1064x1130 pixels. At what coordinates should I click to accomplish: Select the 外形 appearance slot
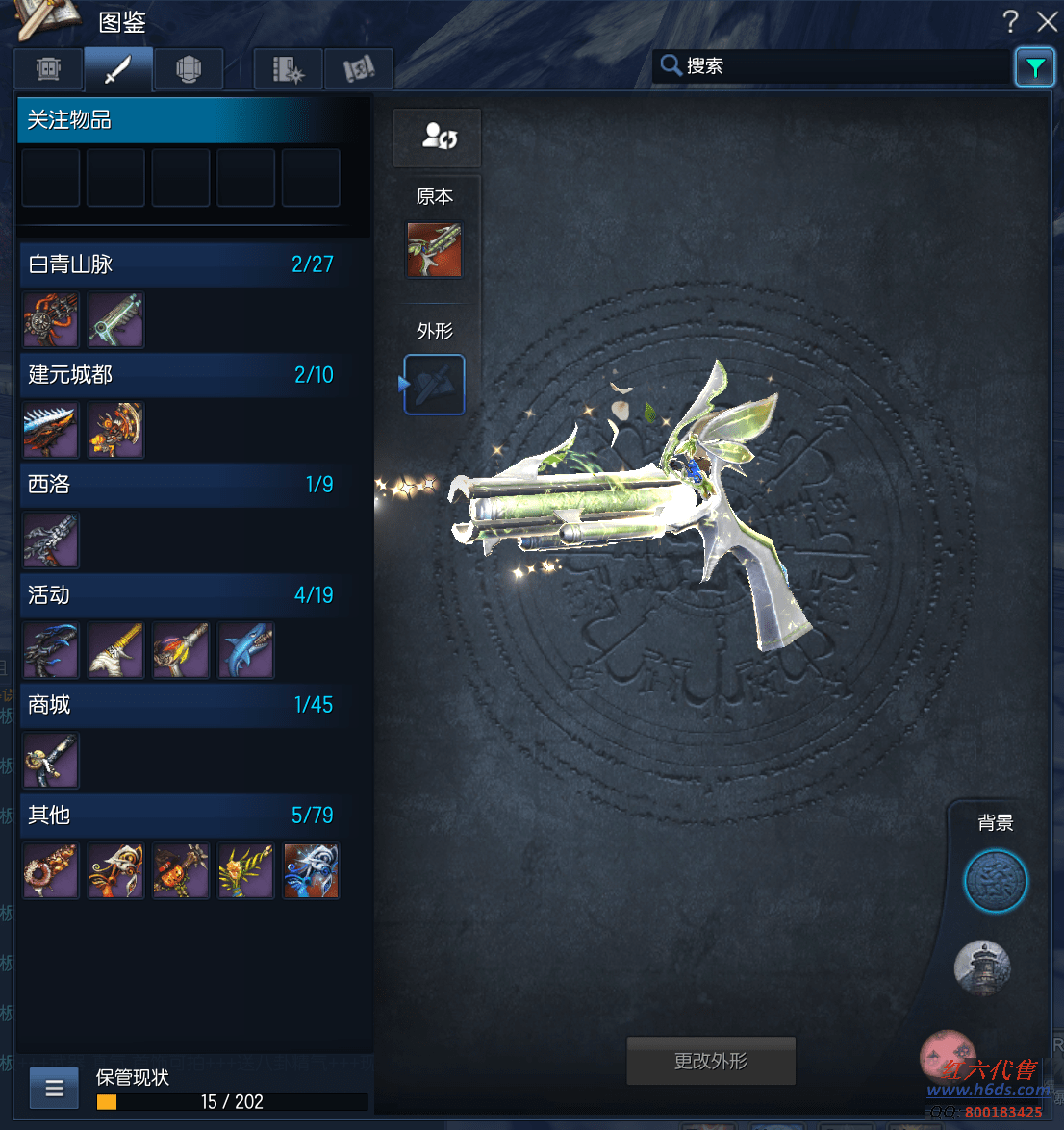[x=434, y=385]
